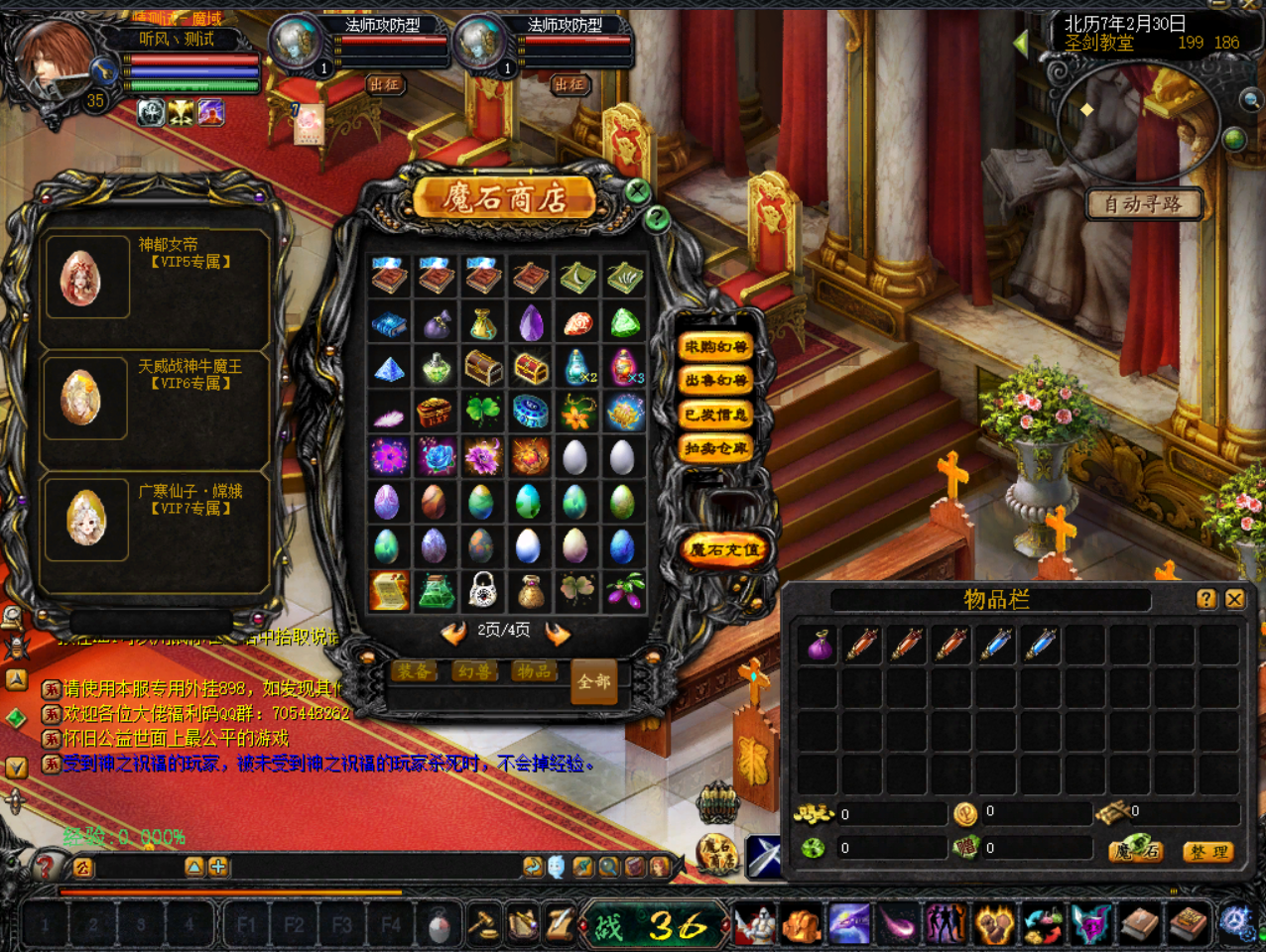Click the 出售幻兽 button
1266x952 pixels.
pyautogui.click(x=715, y=381)
